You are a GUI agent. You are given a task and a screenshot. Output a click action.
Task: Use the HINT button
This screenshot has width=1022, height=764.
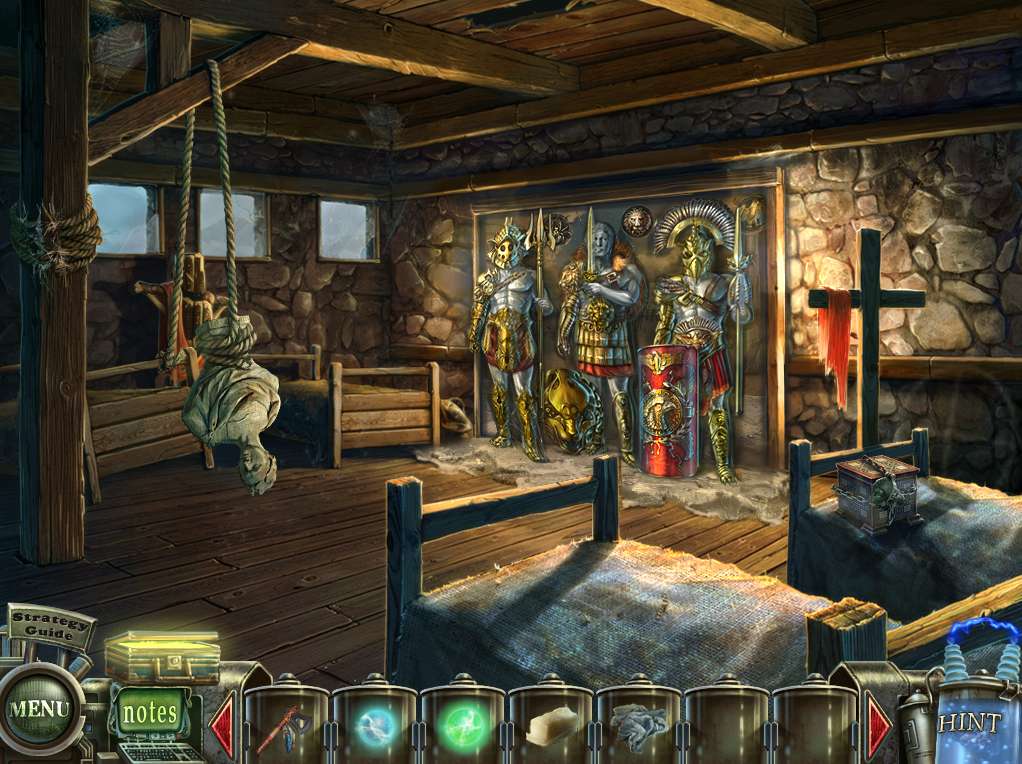[x=968, y=723]
